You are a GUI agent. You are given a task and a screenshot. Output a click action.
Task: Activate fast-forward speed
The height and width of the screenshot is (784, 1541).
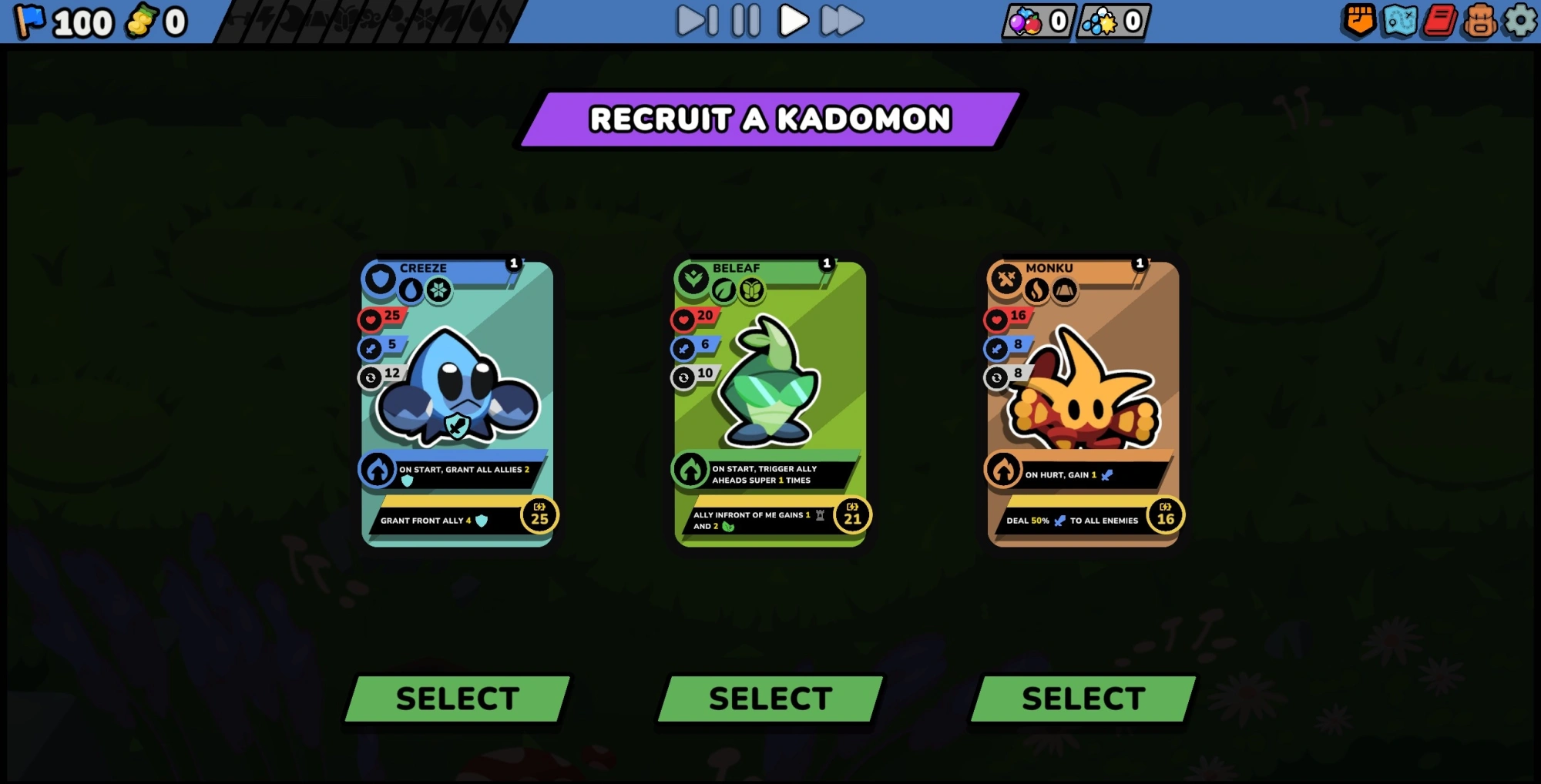tap(841, 21)
